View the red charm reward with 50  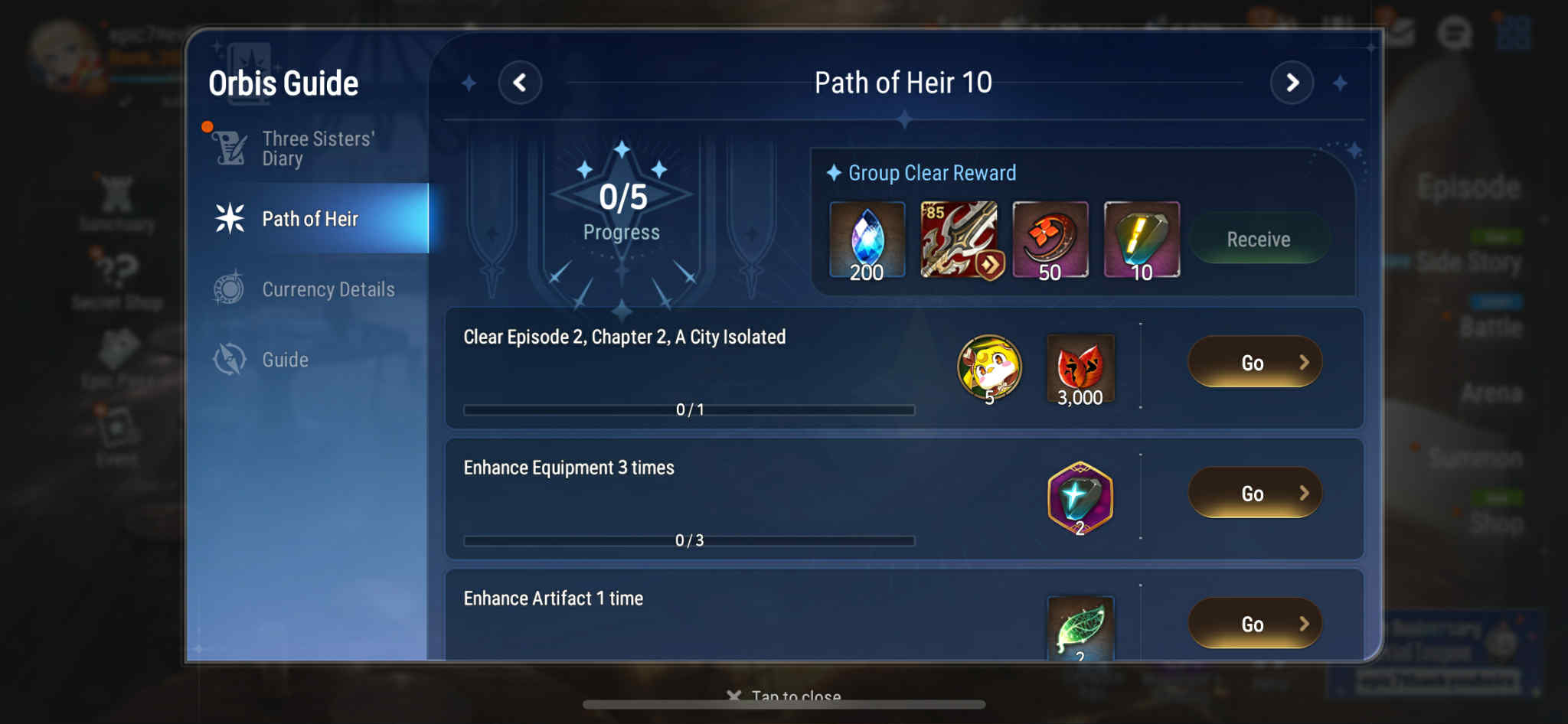1050,240
